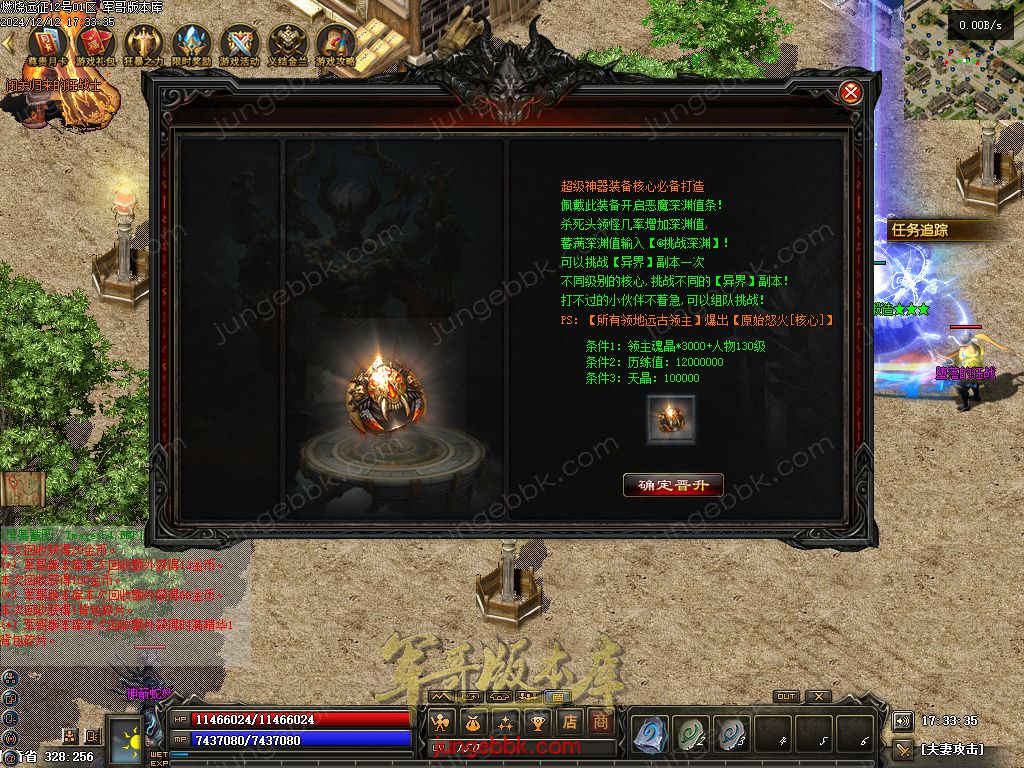Toggle the sound speaker button

coord(902,721)
